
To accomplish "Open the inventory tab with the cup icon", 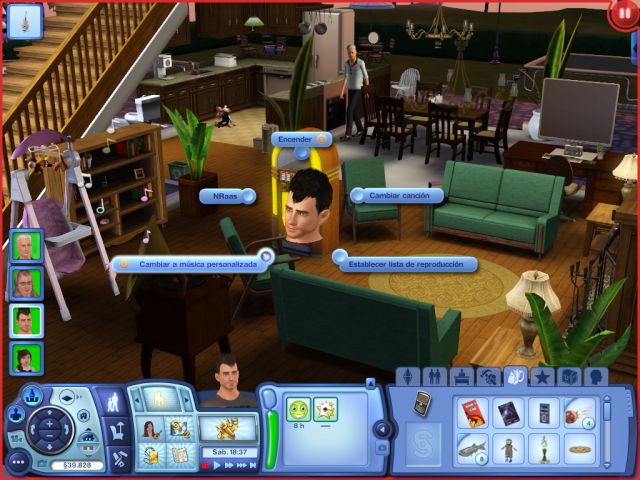I will tap(516, 377).
